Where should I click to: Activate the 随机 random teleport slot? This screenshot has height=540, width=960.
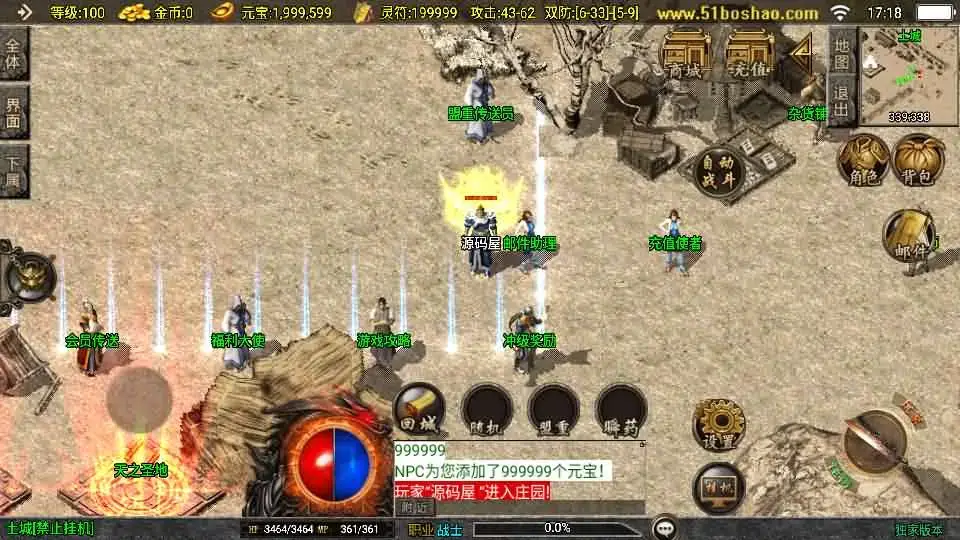pos(486,409)
